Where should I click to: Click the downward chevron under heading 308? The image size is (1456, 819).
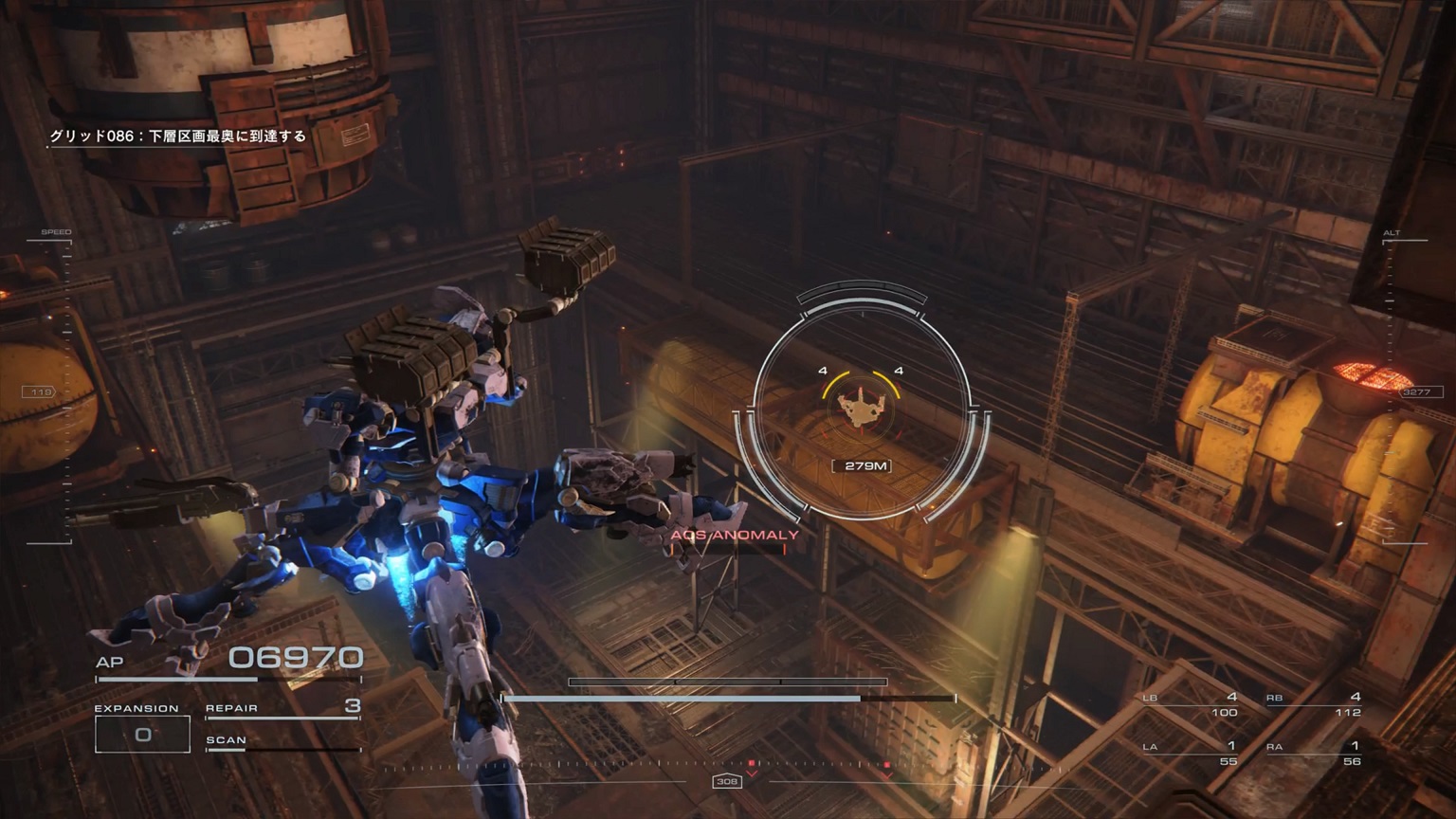752,775
